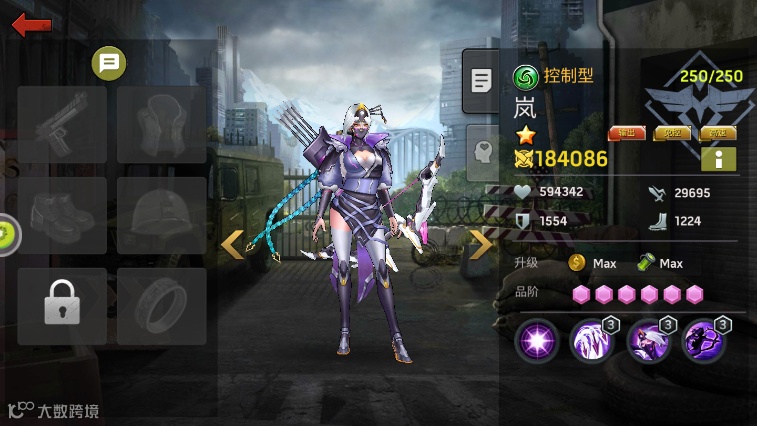Show the previous hero with left arrow
Viewport: 757px width, 426px height.
coord(232,244)
